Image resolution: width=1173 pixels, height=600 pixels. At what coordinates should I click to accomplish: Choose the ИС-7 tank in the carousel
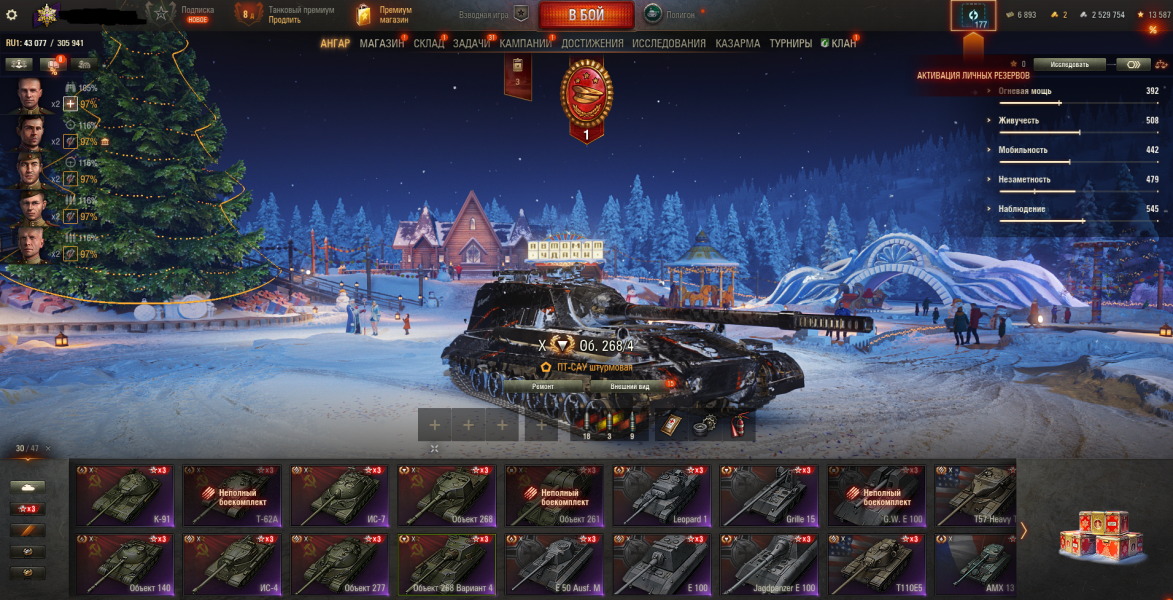pos(338,496)
